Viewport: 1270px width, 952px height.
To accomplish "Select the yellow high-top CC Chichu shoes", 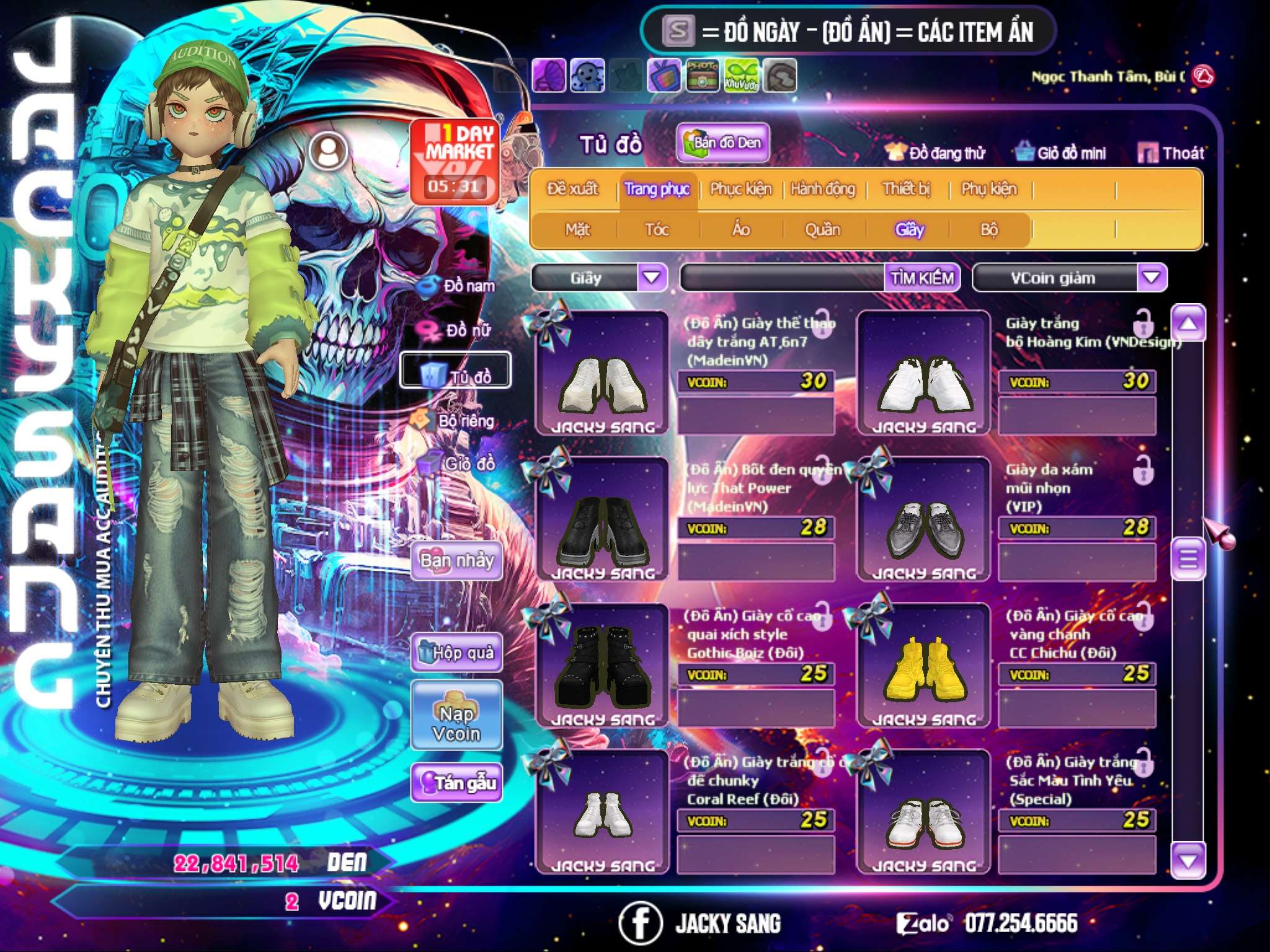I will click(x=924, y=666).
